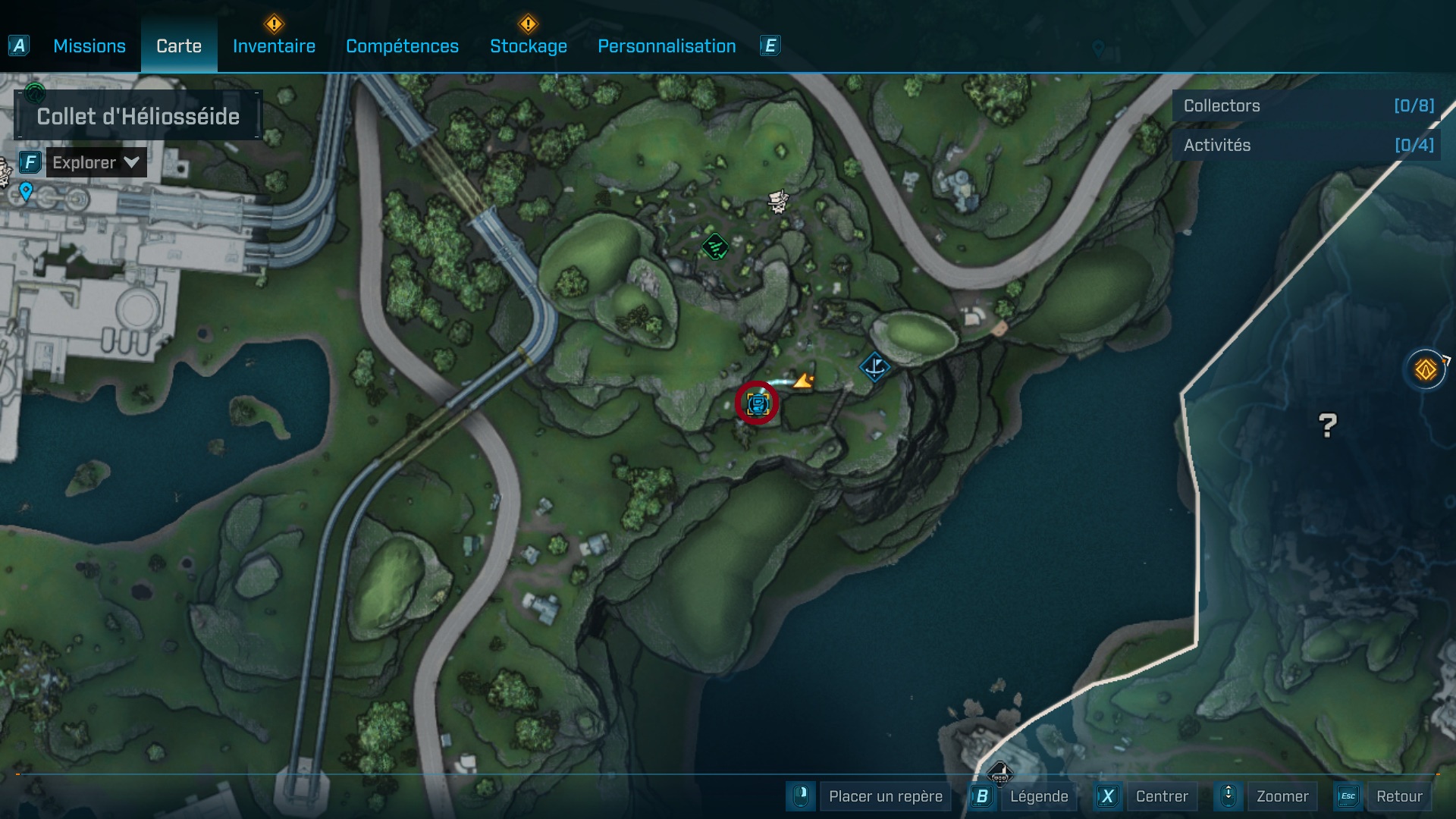The height and width of the screenshot is (819, 1456).
Task: Click the green diamond map marker
Action: click(715, 246)
